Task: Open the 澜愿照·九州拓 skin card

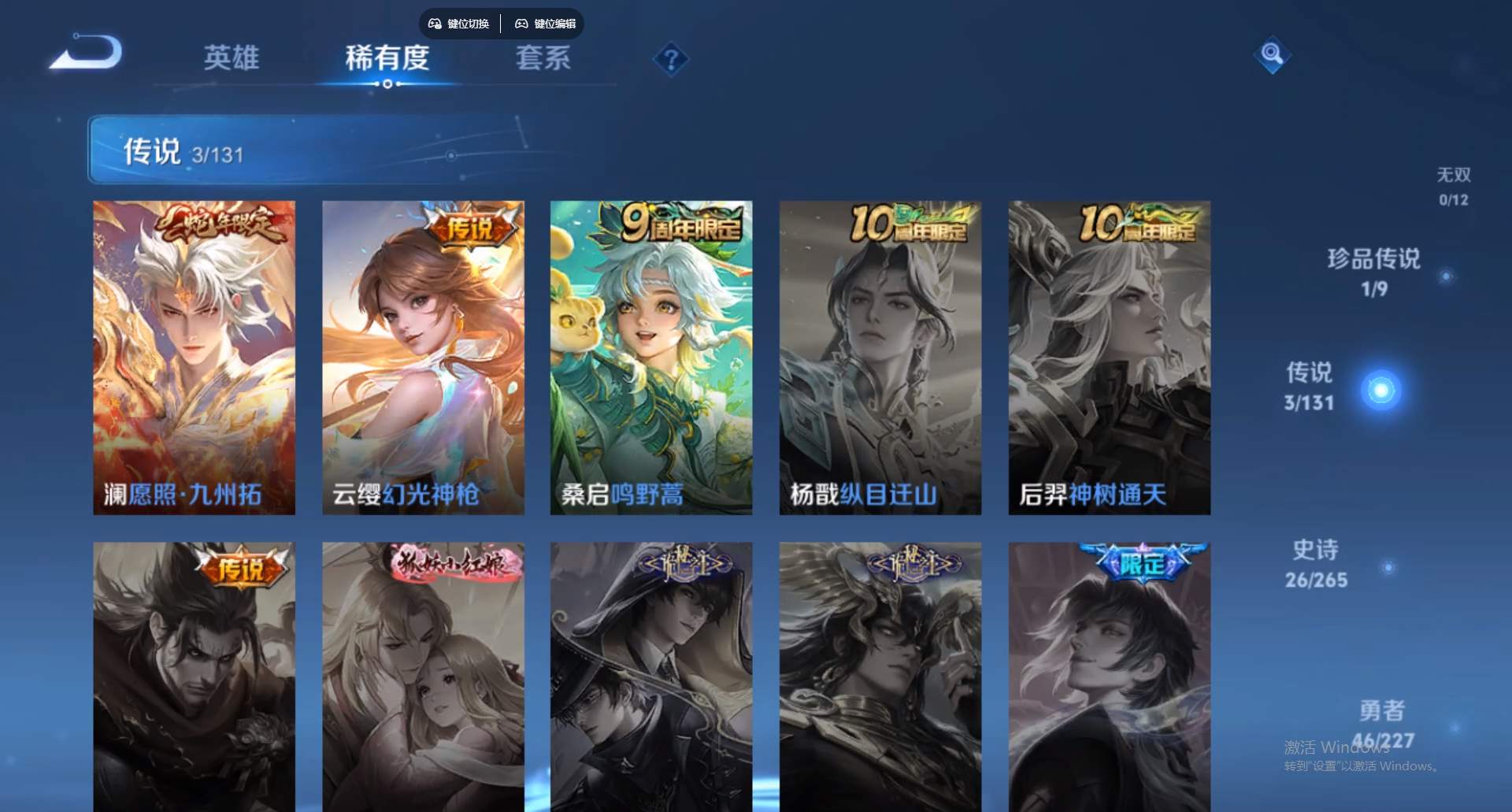Action: [x=195, y=356]
